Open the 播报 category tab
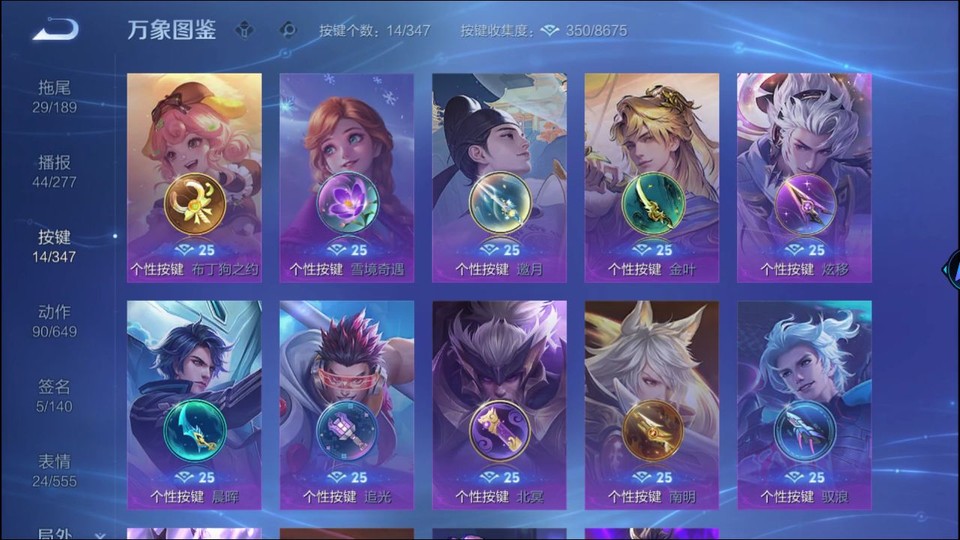 pyautogui.click(x=54, y=171)
